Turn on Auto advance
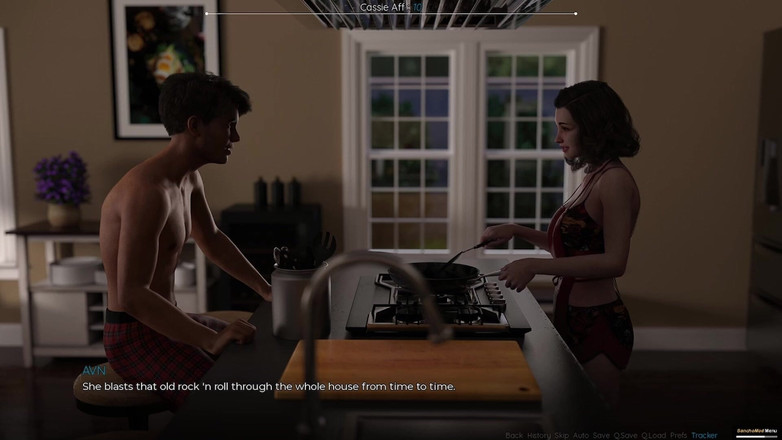782x440 pixels. click(581, 435)
